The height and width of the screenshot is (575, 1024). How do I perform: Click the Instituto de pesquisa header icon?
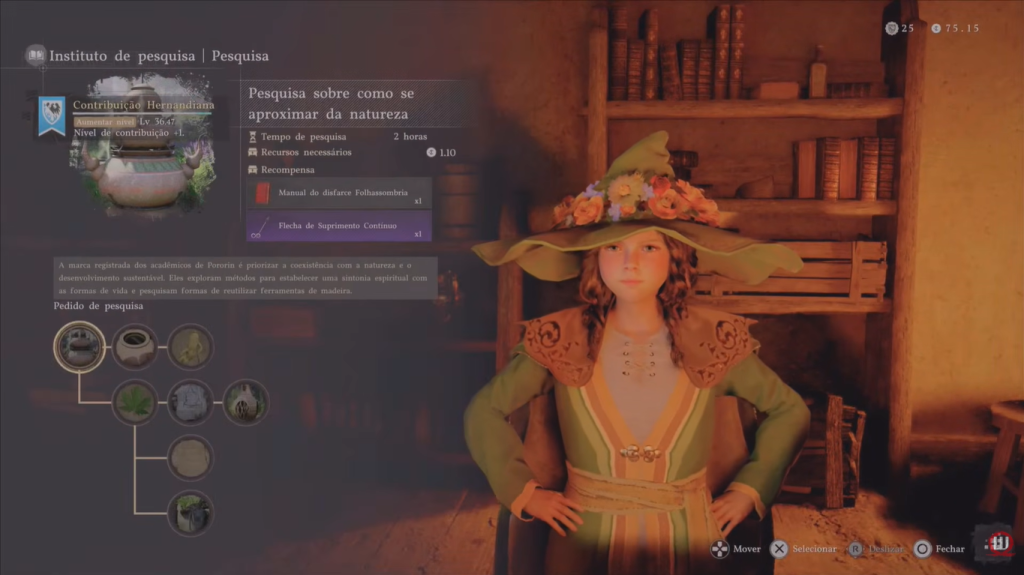36,55
